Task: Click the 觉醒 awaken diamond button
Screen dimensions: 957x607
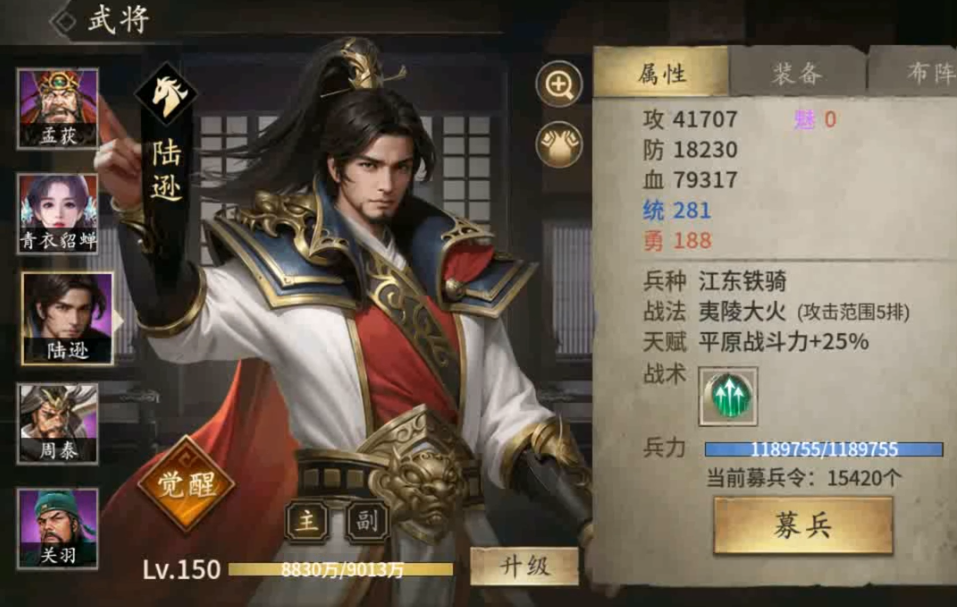Action: click(184, 484)
